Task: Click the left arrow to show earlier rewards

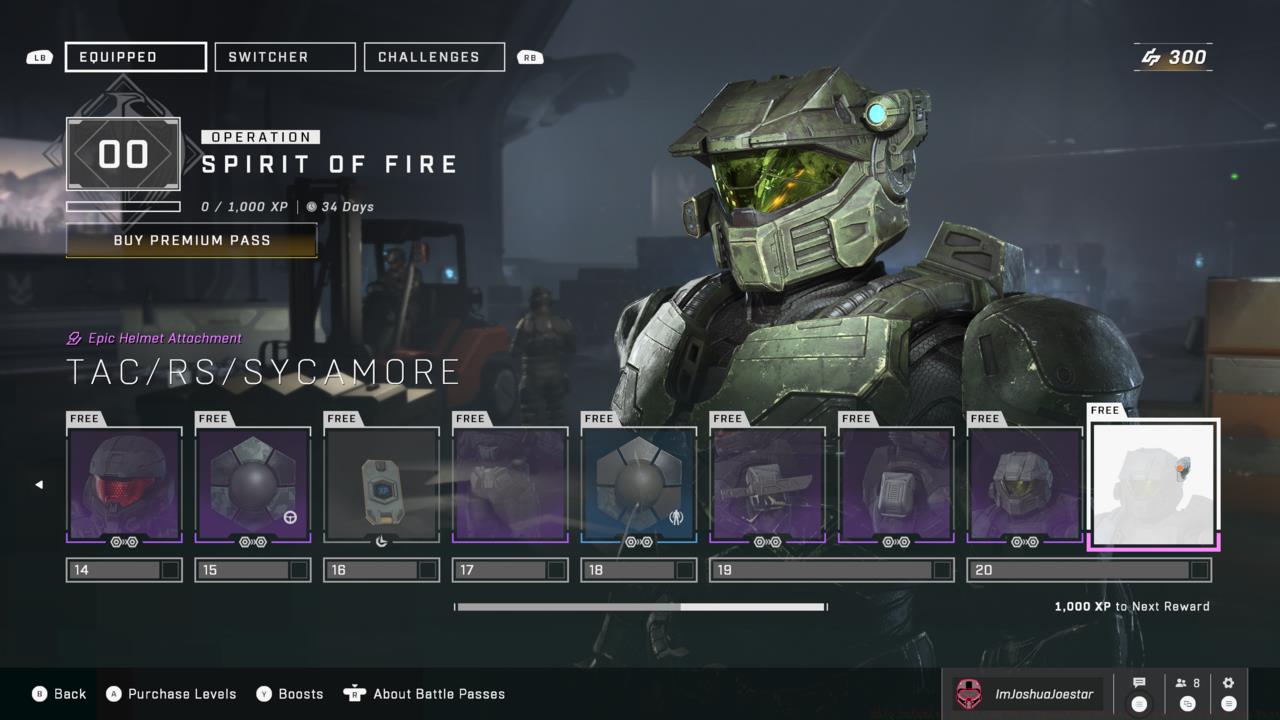Action: pos(39,485)
